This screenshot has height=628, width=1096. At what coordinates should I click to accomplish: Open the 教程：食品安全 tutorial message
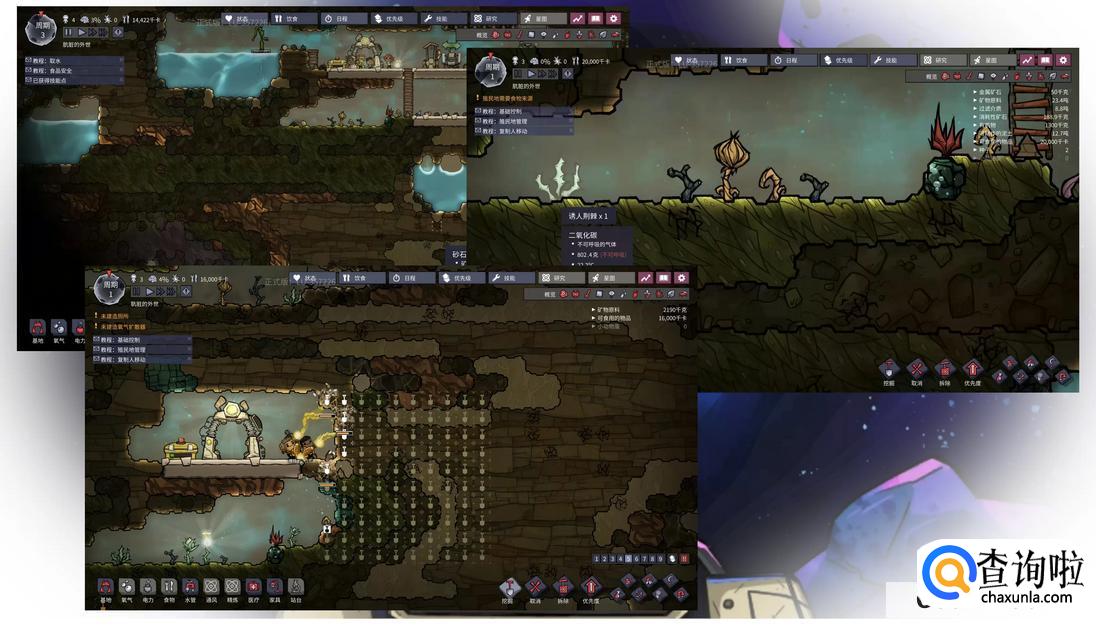point(62,70)
